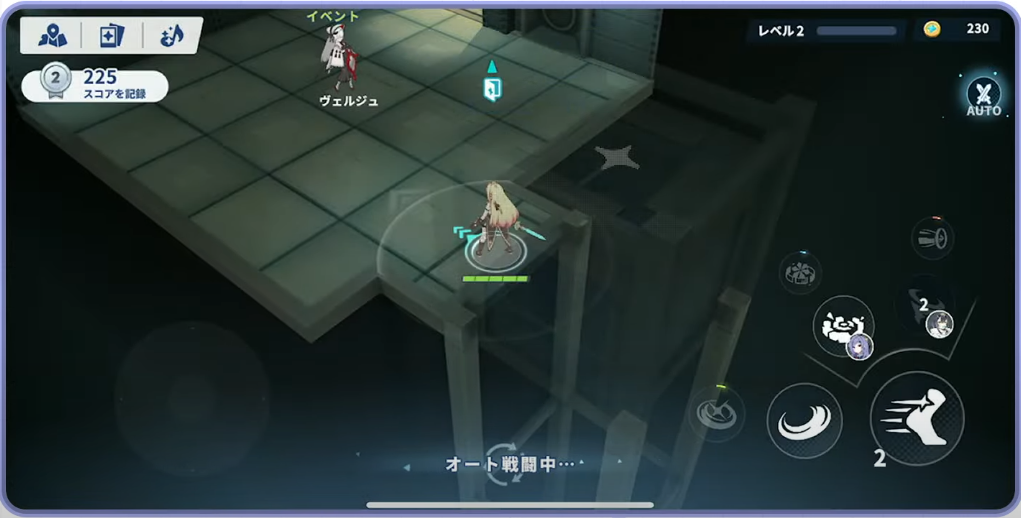
Task: Use the dash boot skill
Action: click(917, 417)
